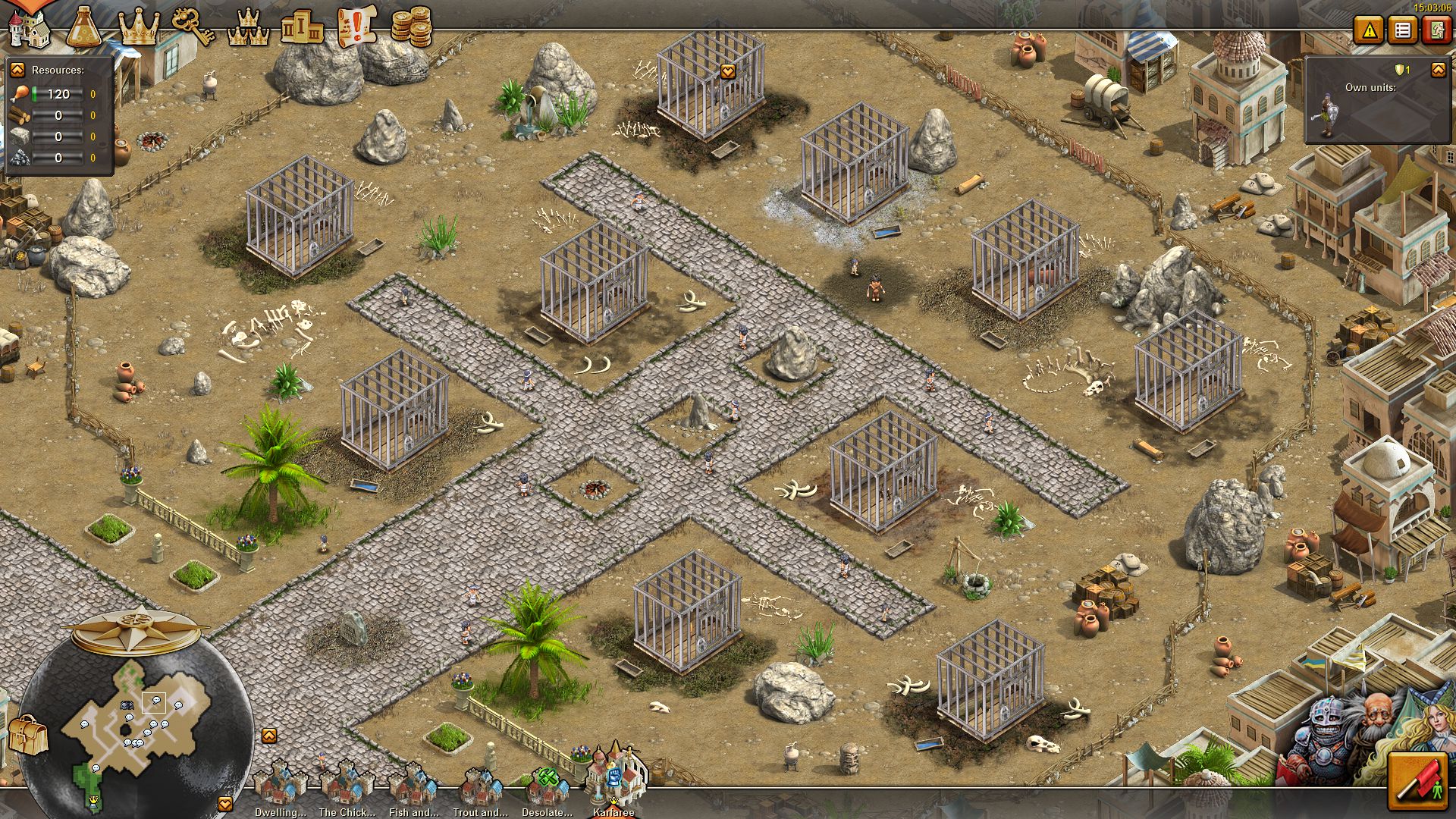Open the gold coins shop
The image size is (1456, 819).
click(411, 26)
